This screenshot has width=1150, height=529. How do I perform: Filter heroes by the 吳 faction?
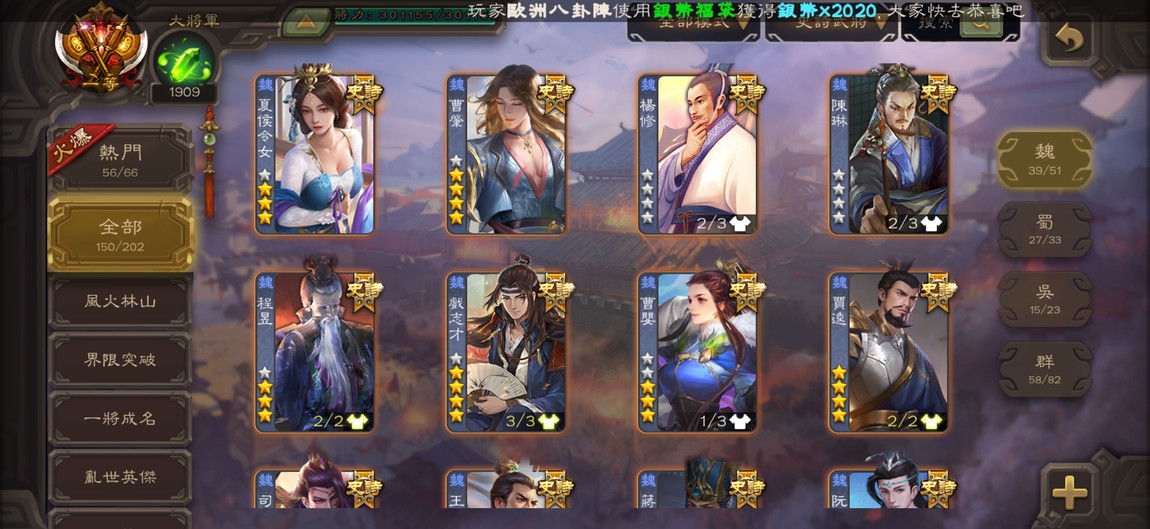click(1045, 298)
